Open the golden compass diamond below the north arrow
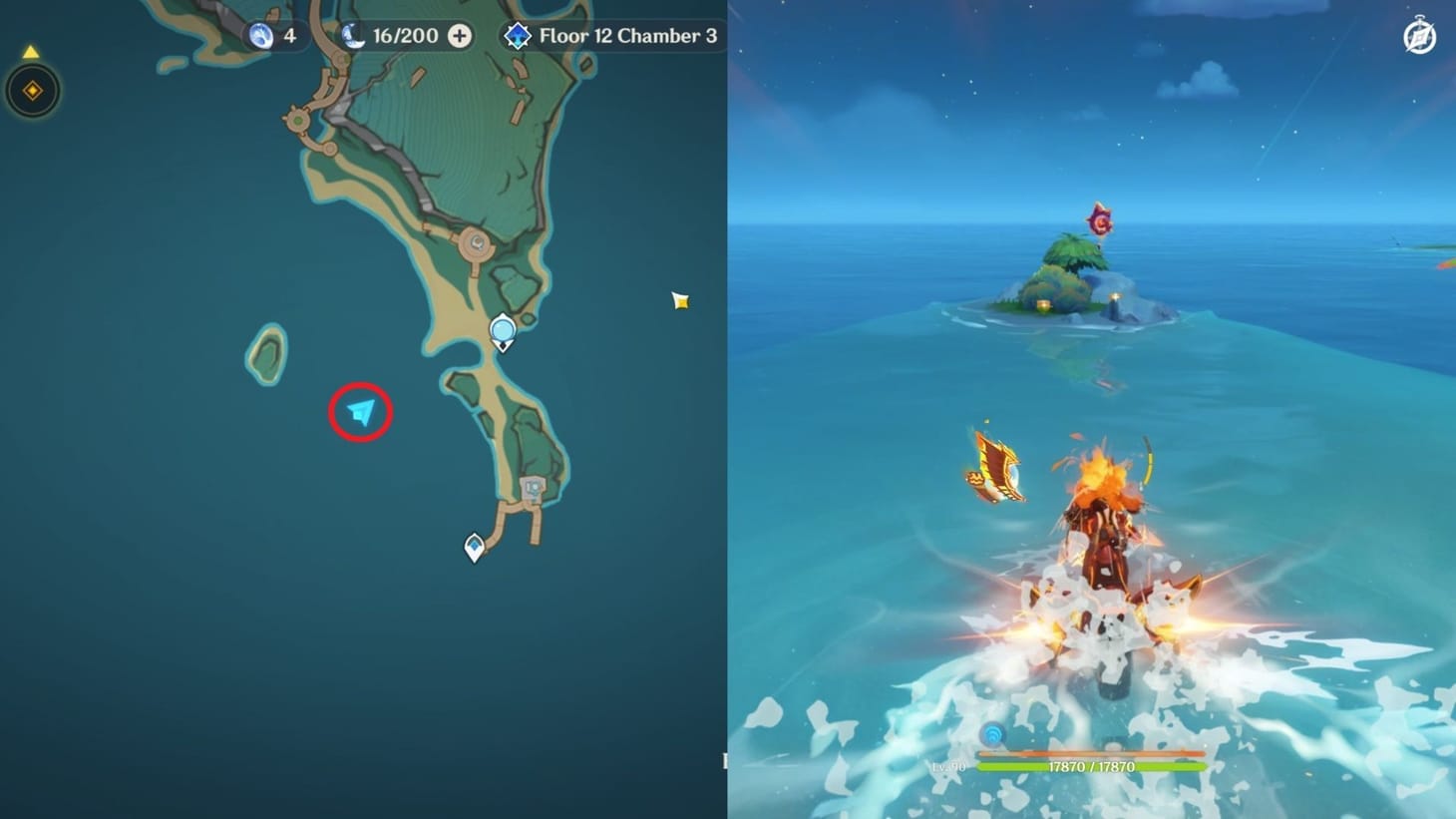The image size is (1456, 819). 31,91
